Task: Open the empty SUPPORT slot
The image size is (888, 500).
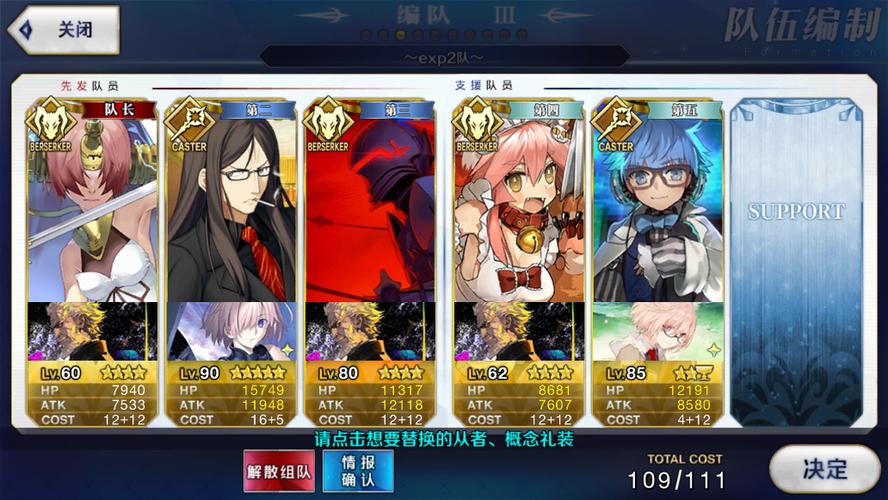Action: (x=796, y=260)
